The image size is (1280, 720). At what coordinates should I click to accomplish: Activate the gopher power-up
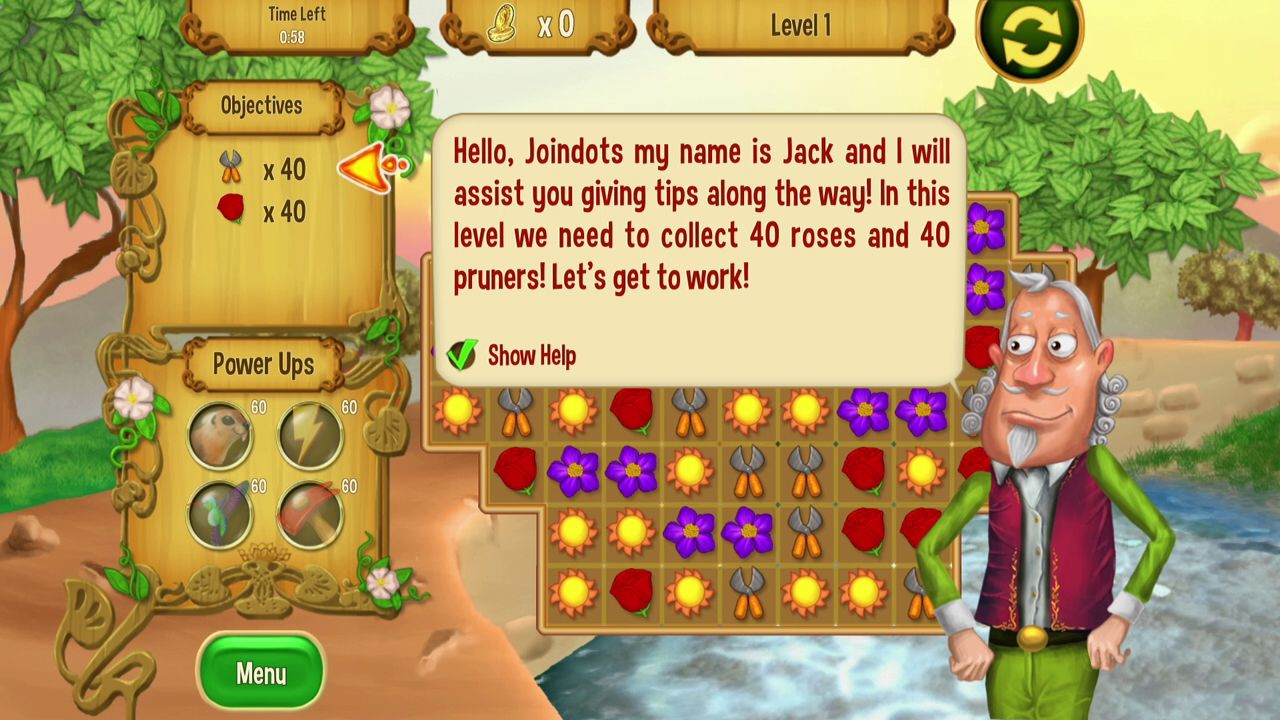pyautogui.click(x=220, y=435)
